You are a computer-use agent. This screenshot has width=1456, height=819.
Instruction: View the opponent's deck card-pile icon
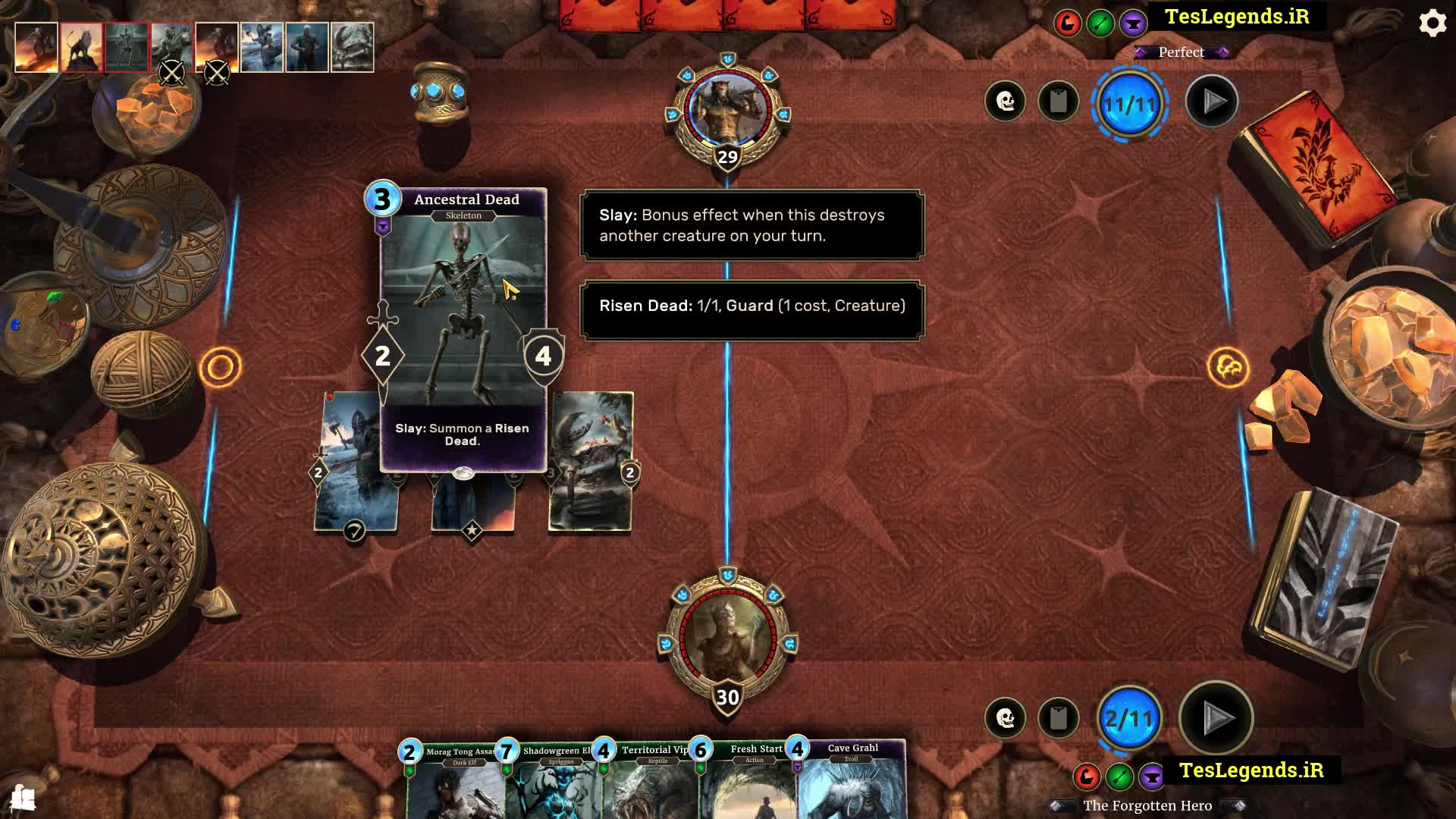coord(1059,101)
